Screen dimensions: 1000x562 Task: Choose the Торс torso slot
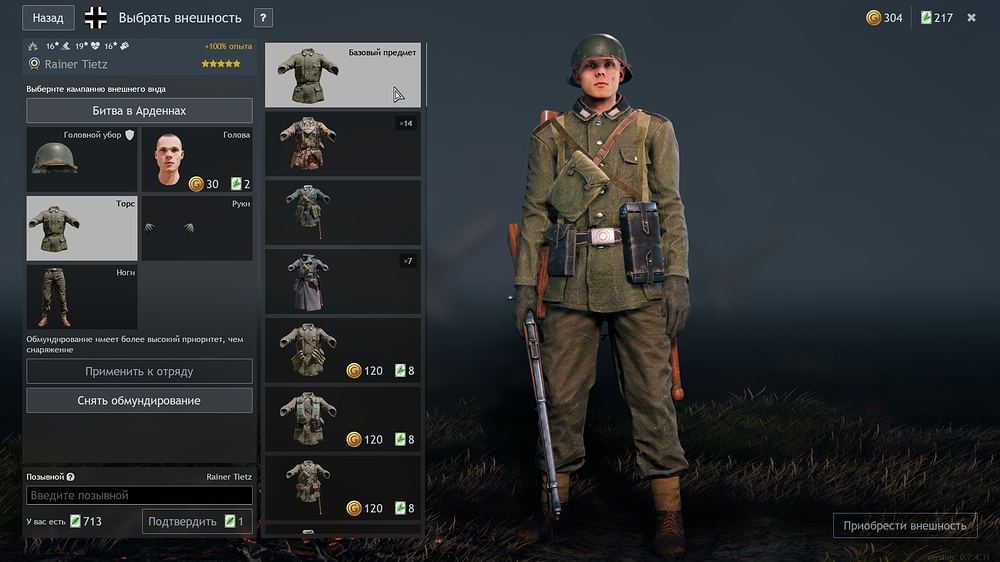tap(81, 228)
